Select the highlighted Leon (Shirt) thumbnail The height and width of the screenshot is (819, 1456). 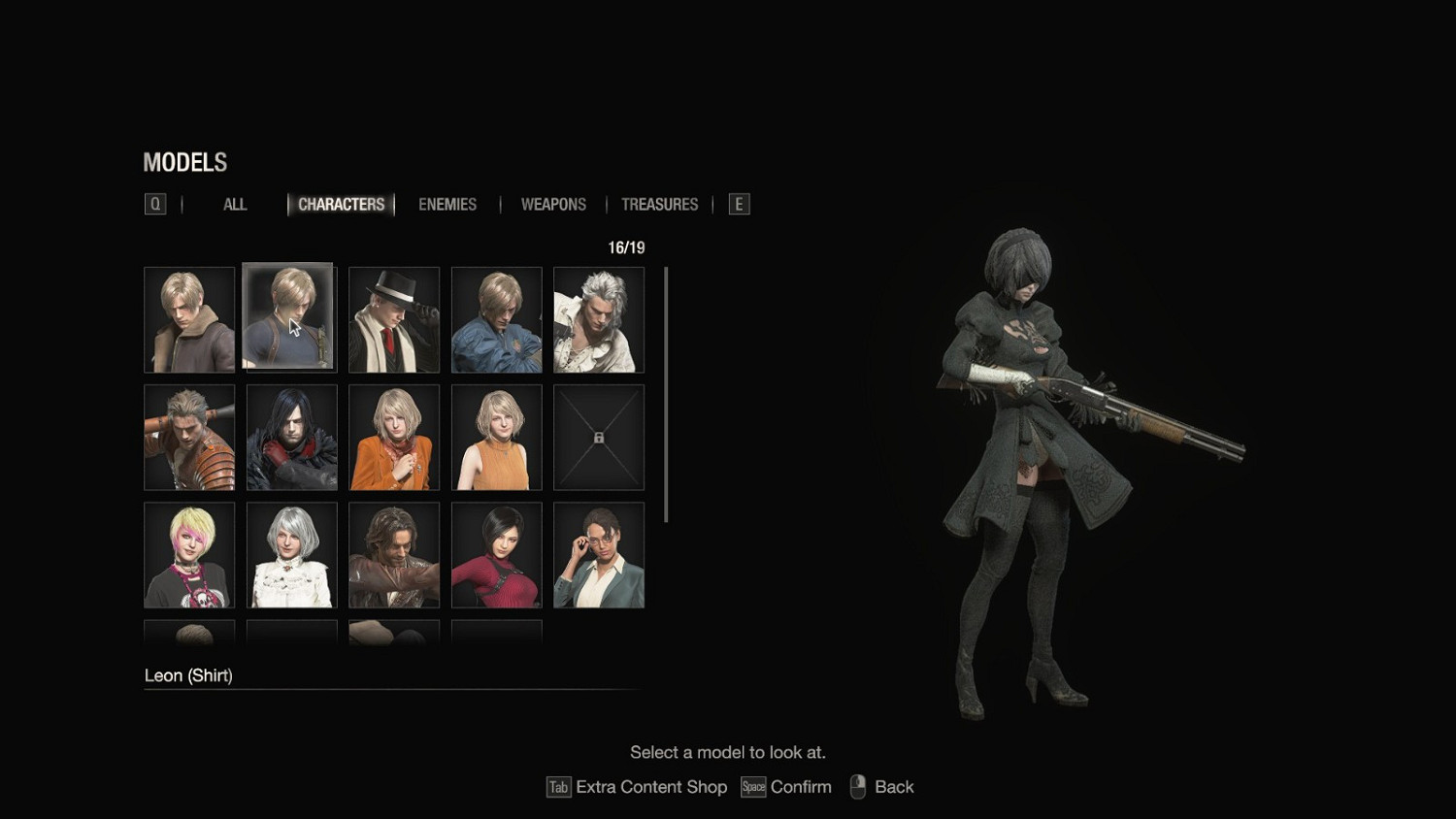[x=290, y=319]
